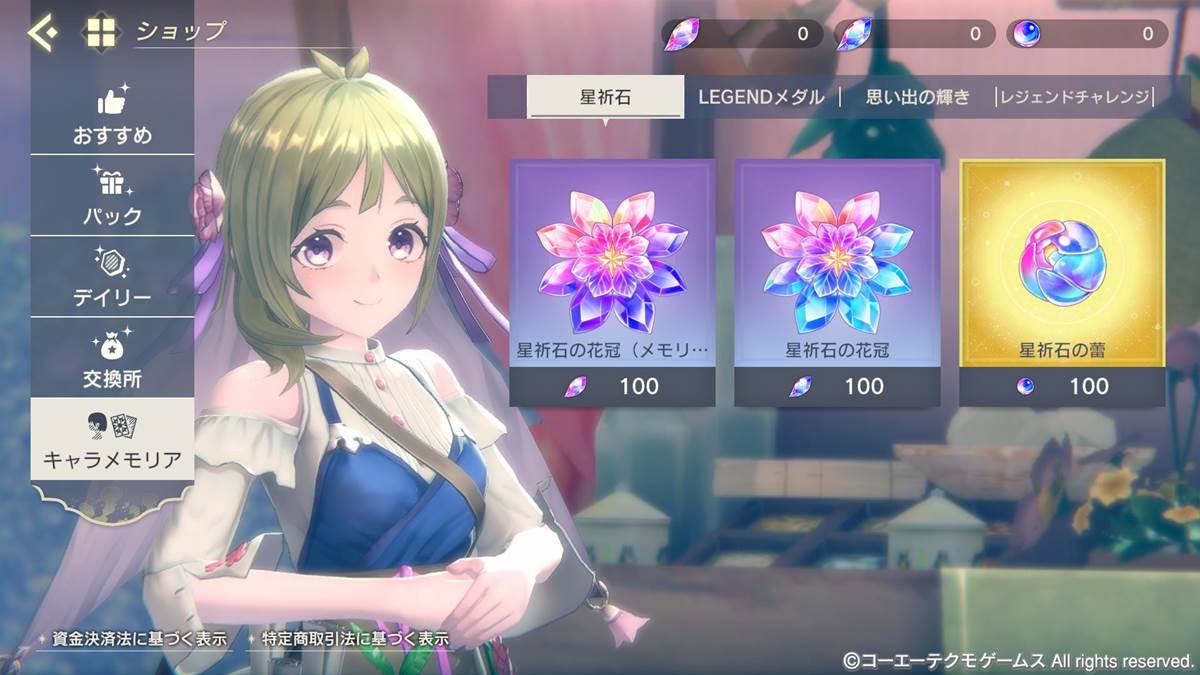1200x675 pixels.
Task: Go back using the arrow button
Action: click(x=42, y=32)
